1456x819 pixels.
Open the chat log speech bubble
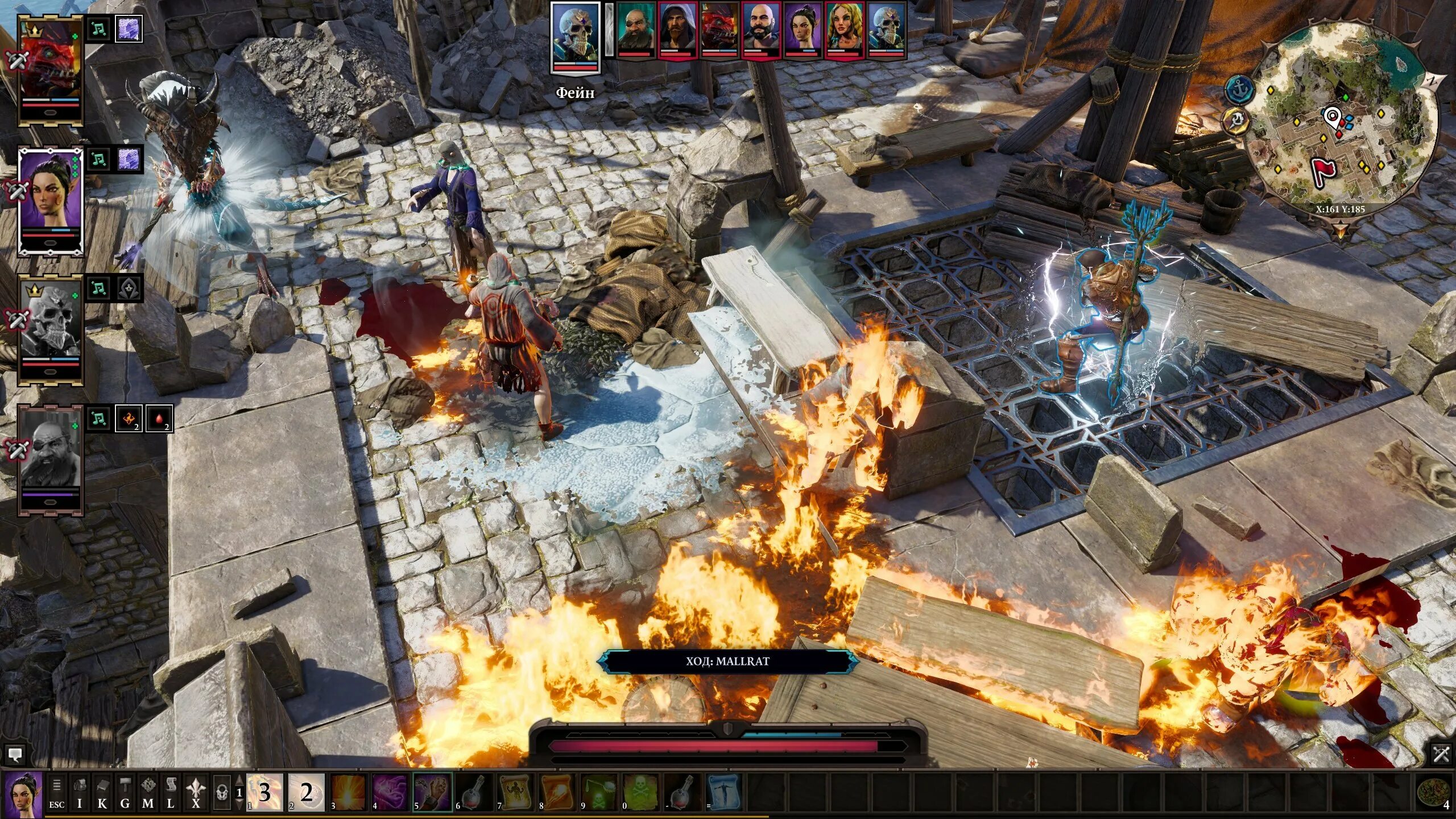[x=15, y=755]
